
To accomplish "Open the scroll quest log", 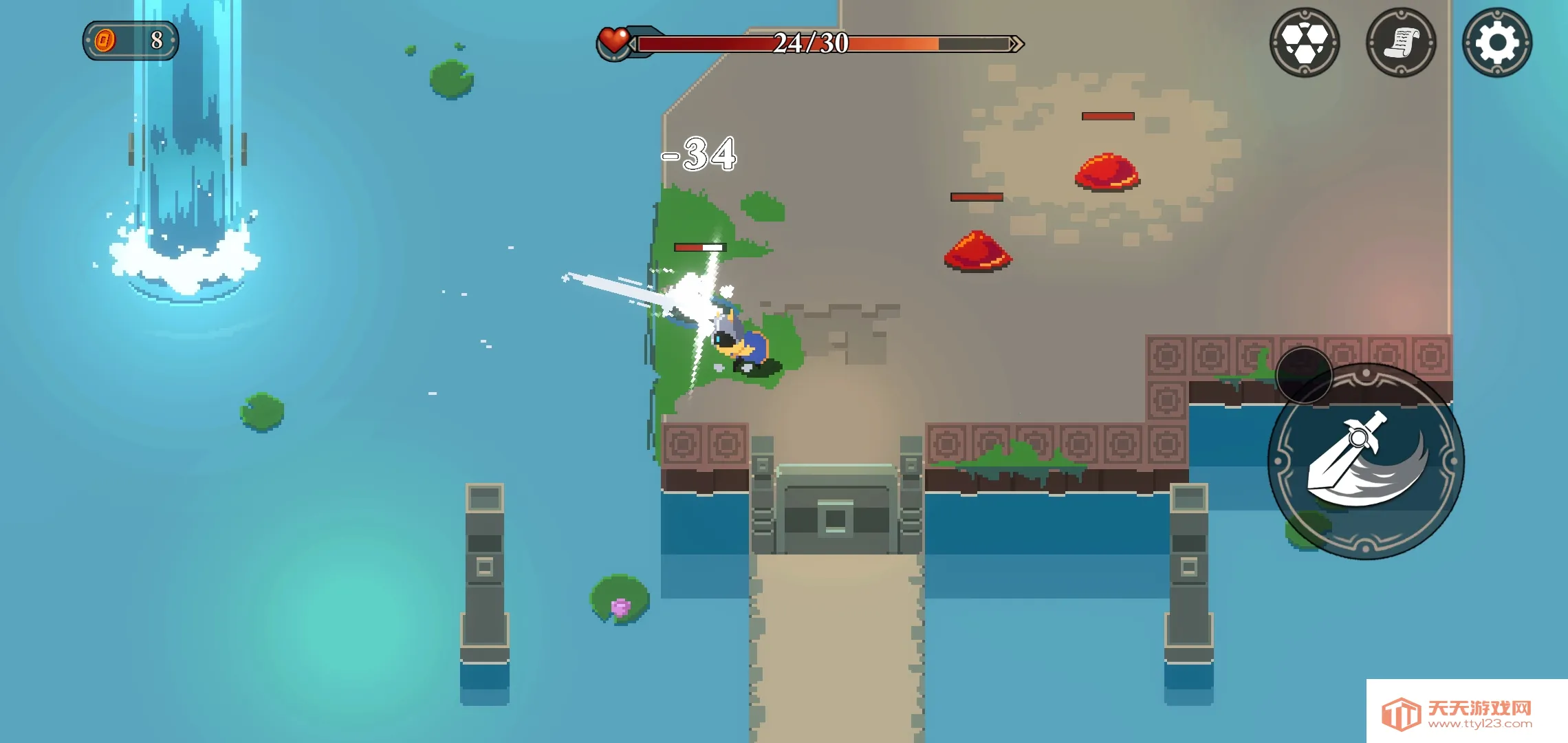I will [x=1401, y=43].
